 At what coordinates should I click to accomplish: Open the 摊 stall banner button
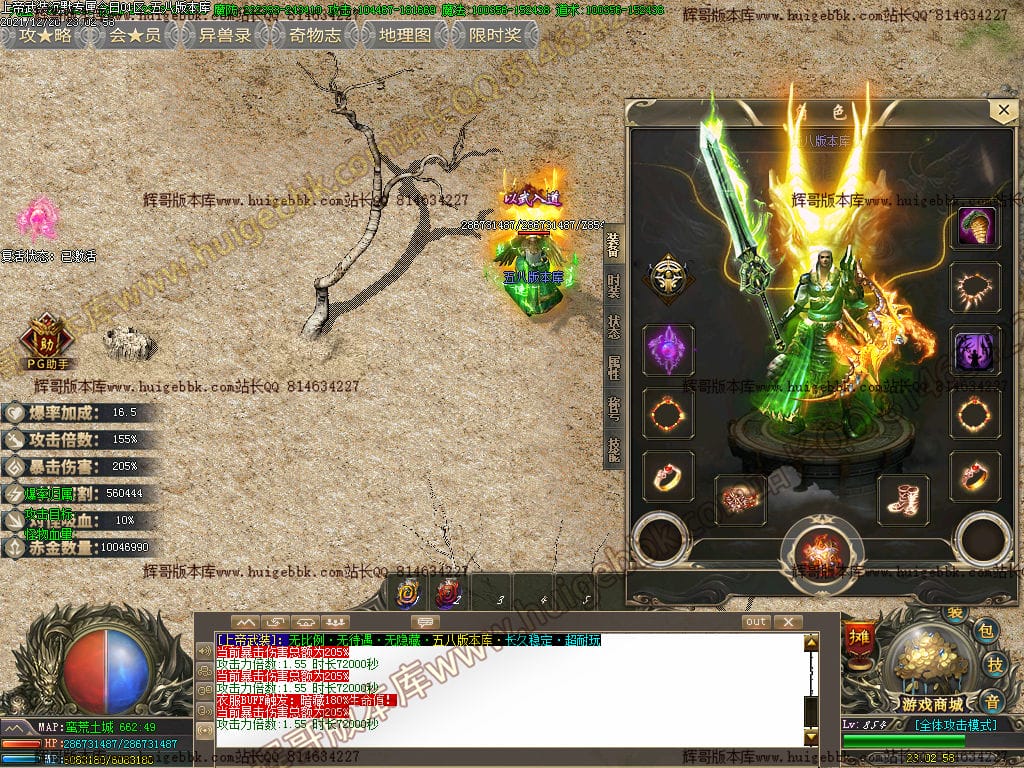859,636
